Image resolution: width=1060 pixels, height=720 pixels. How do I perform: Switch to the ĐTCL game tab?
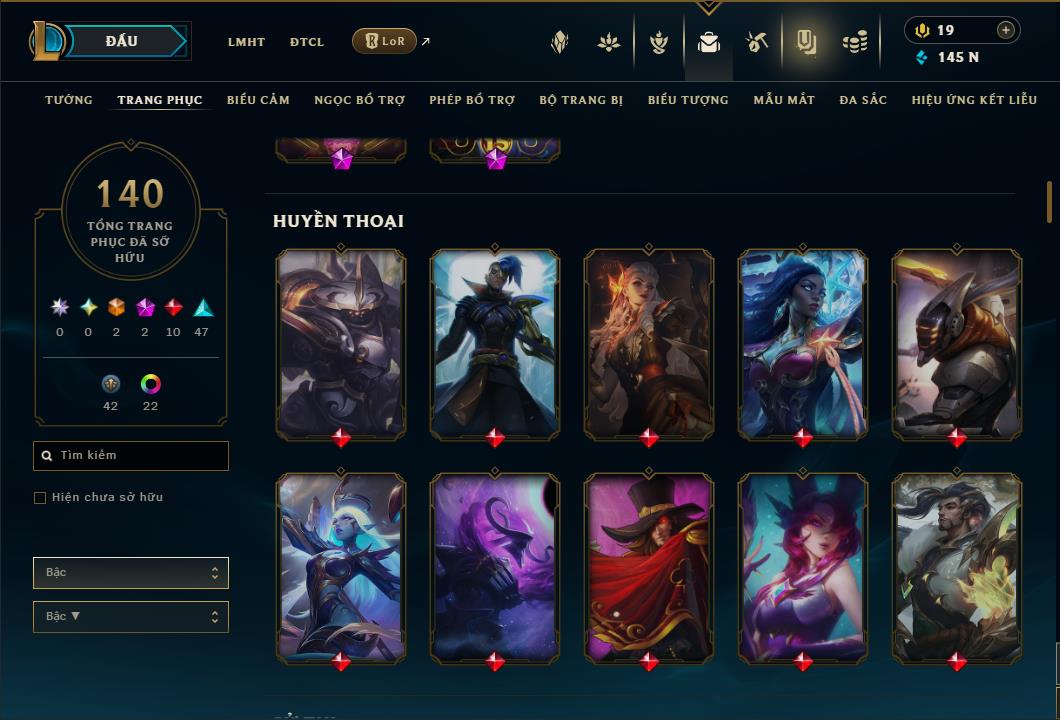307,42
